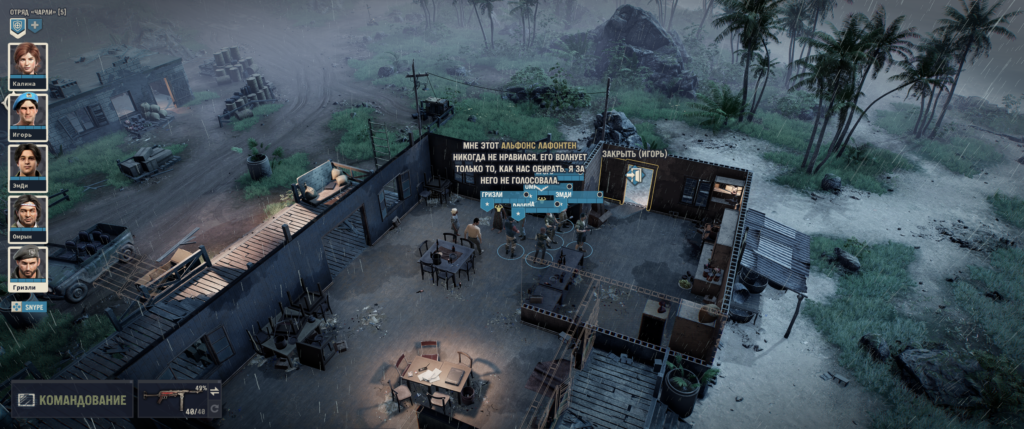Pick Омрын's portrait in squad list
The height and width of the screenshot is (429, 1024).
coord(28,215)
